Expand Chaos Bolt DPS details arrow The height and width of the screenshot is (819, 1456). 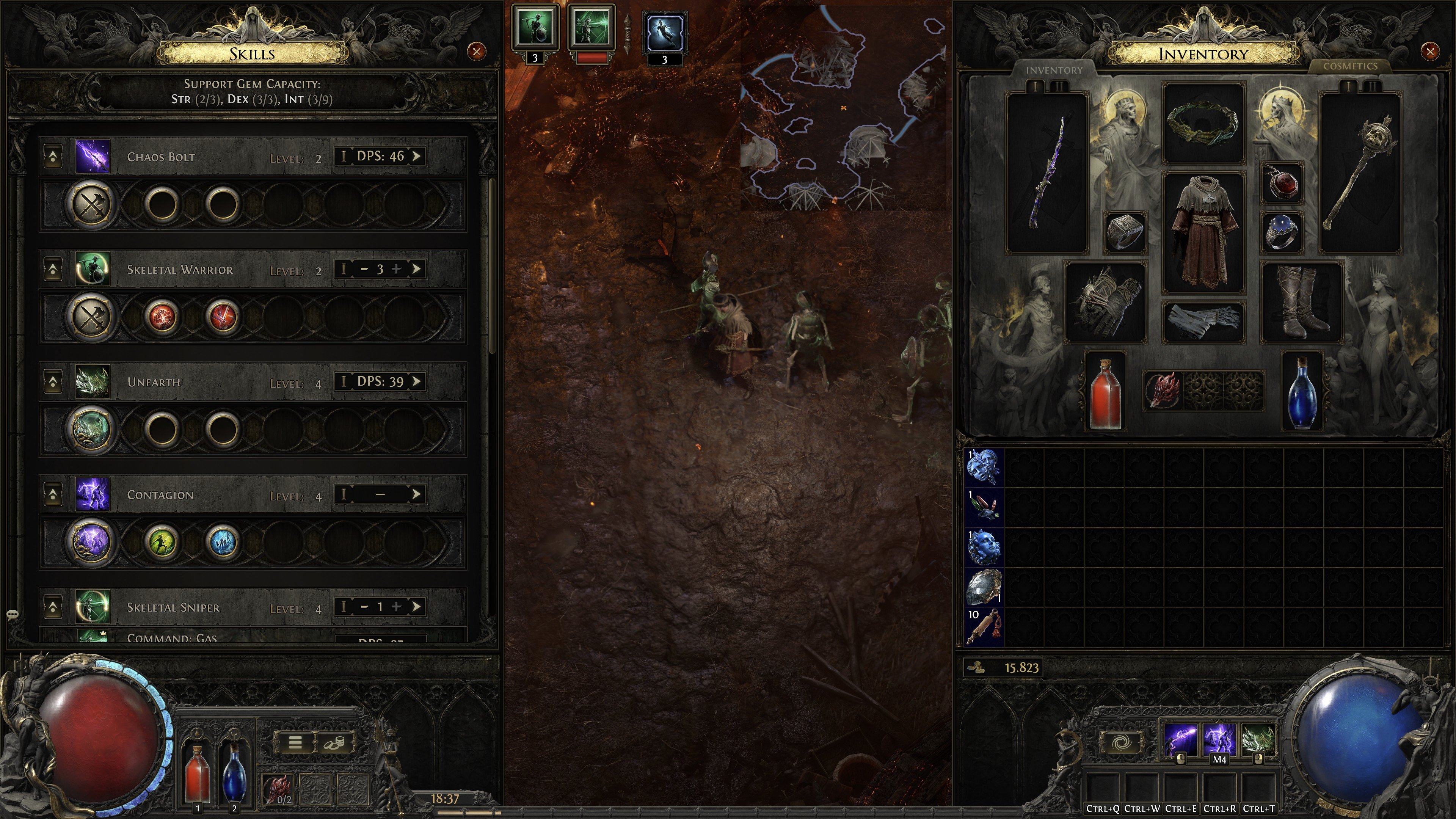[x=418, y=157]
